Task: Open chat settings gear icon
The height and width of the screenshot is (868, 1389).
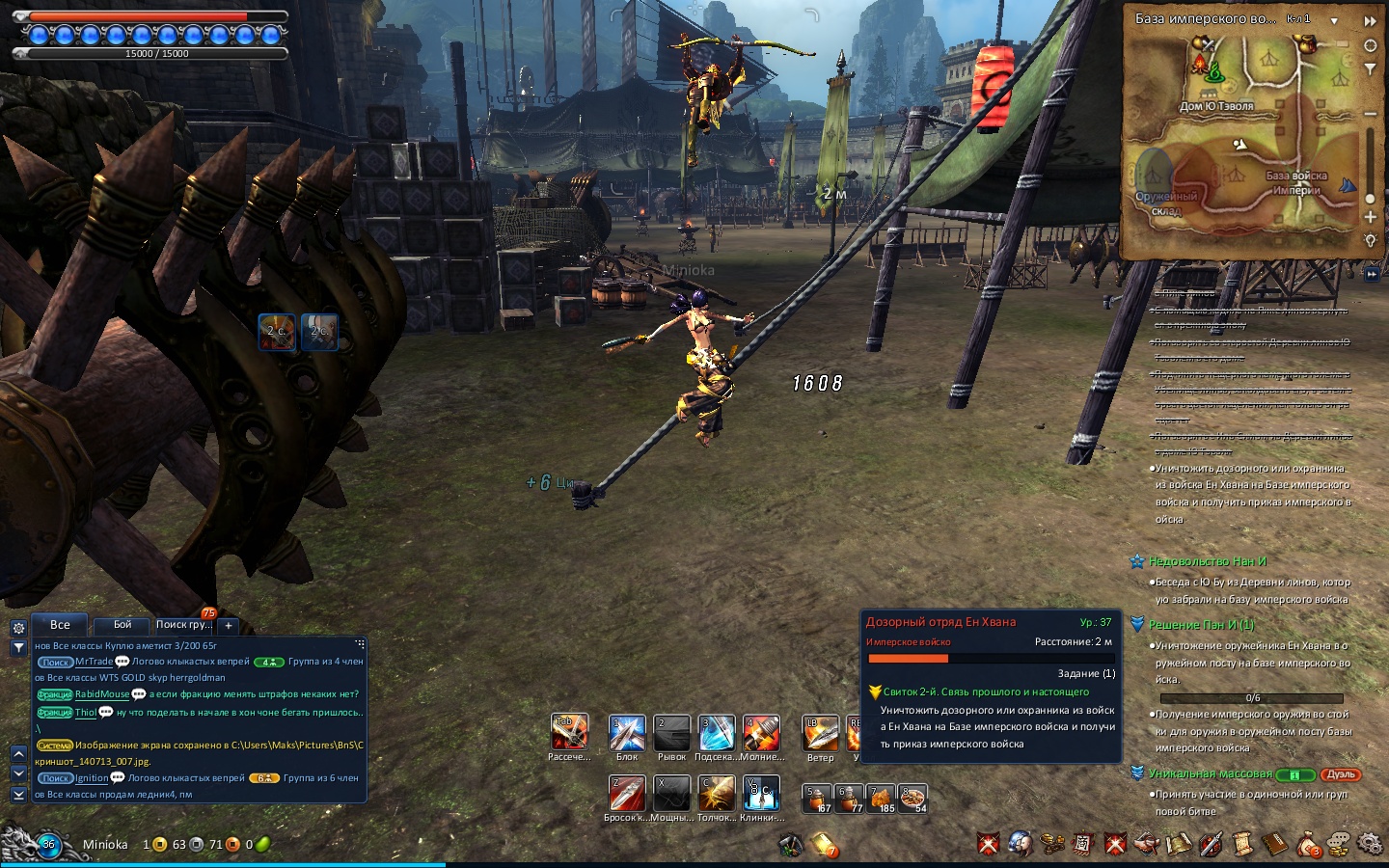Action: tap(18, 628)
